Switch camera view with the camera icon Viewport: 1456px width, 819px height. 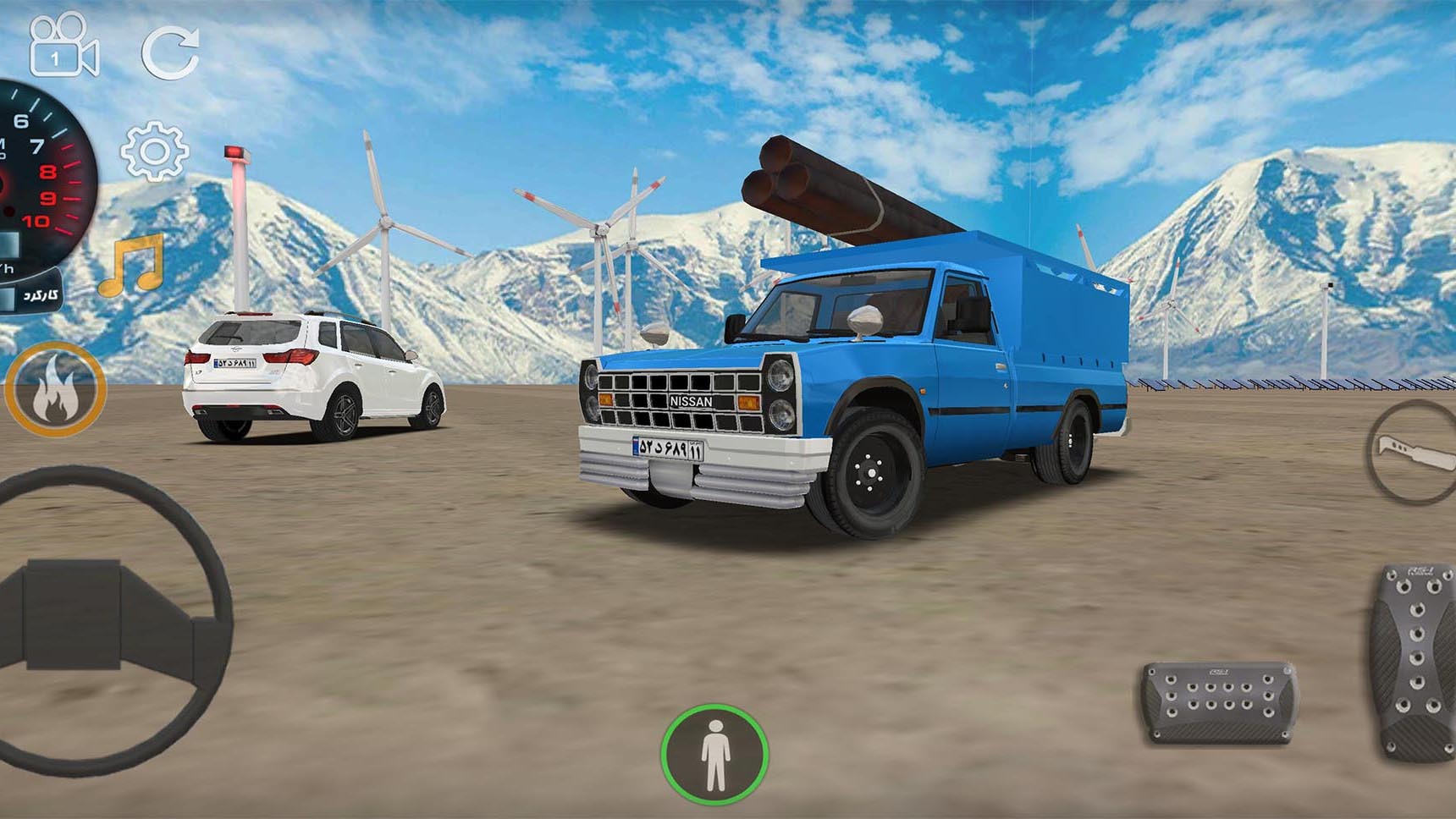click(x=63, y=47)
